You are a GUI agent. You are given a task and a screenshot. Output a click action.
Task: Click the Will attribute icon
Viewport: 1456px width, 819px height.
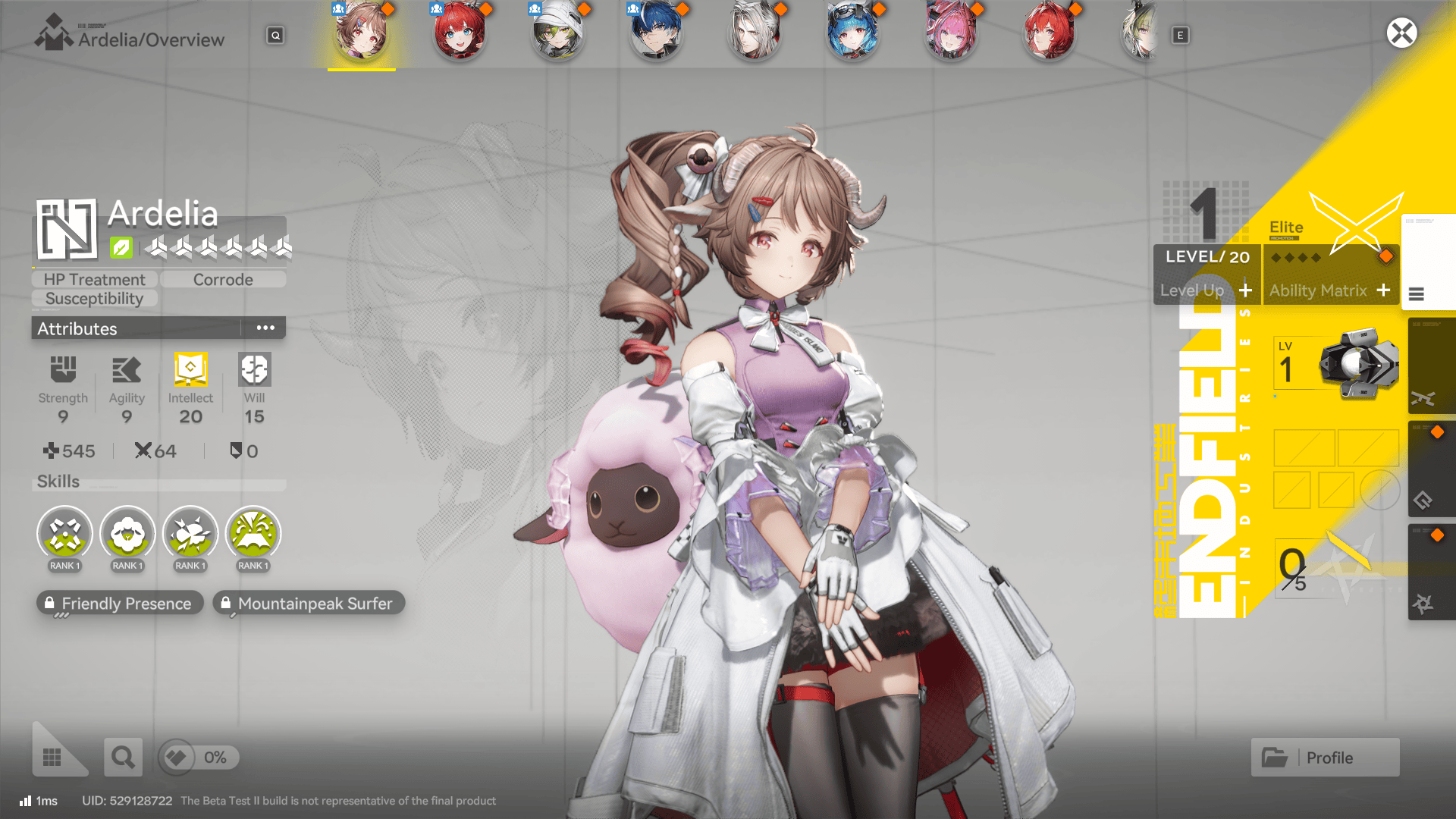pos(253,372)
